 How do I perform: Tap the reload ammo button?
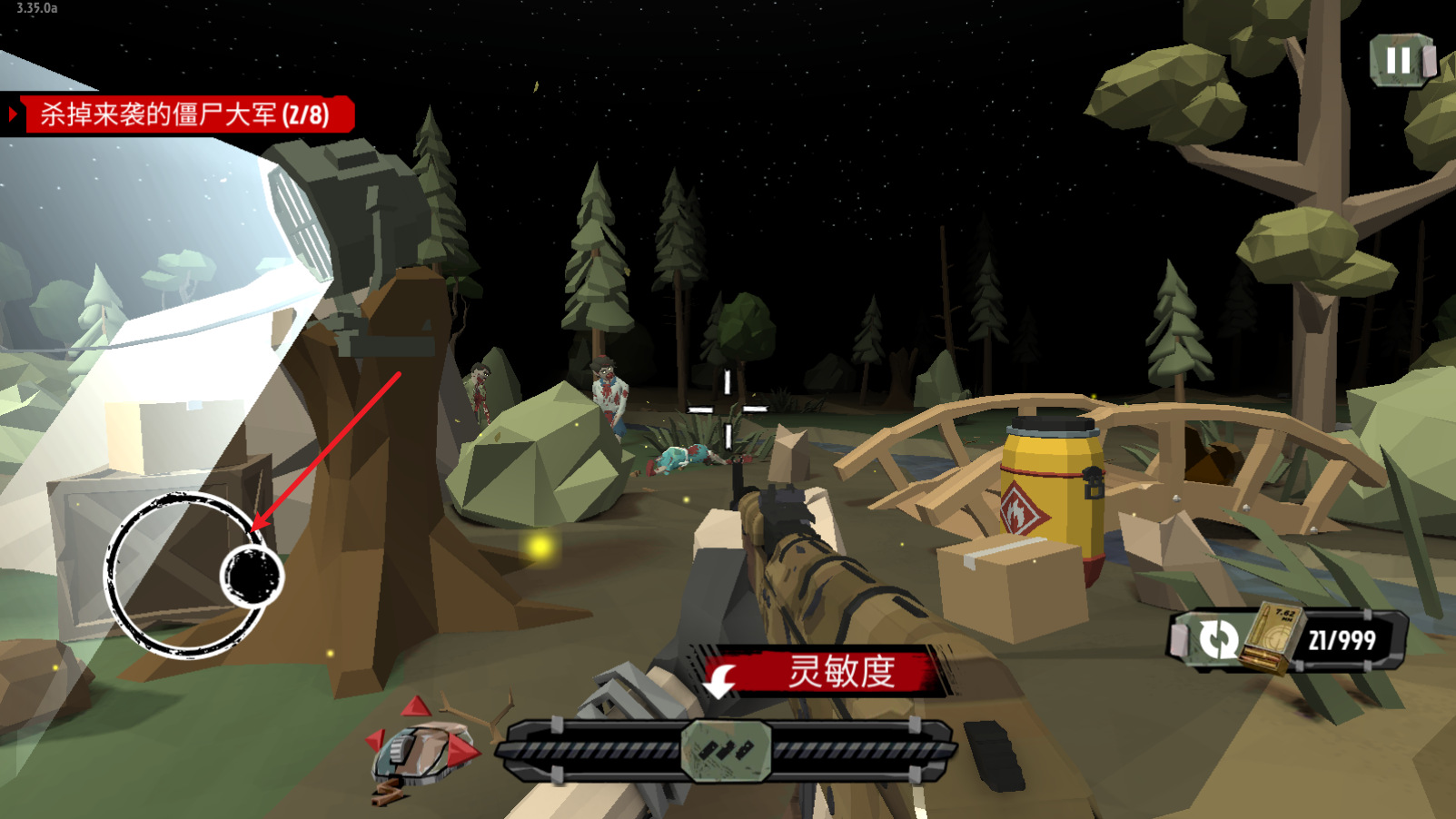pyautogui.click(x=1217, y=639)
